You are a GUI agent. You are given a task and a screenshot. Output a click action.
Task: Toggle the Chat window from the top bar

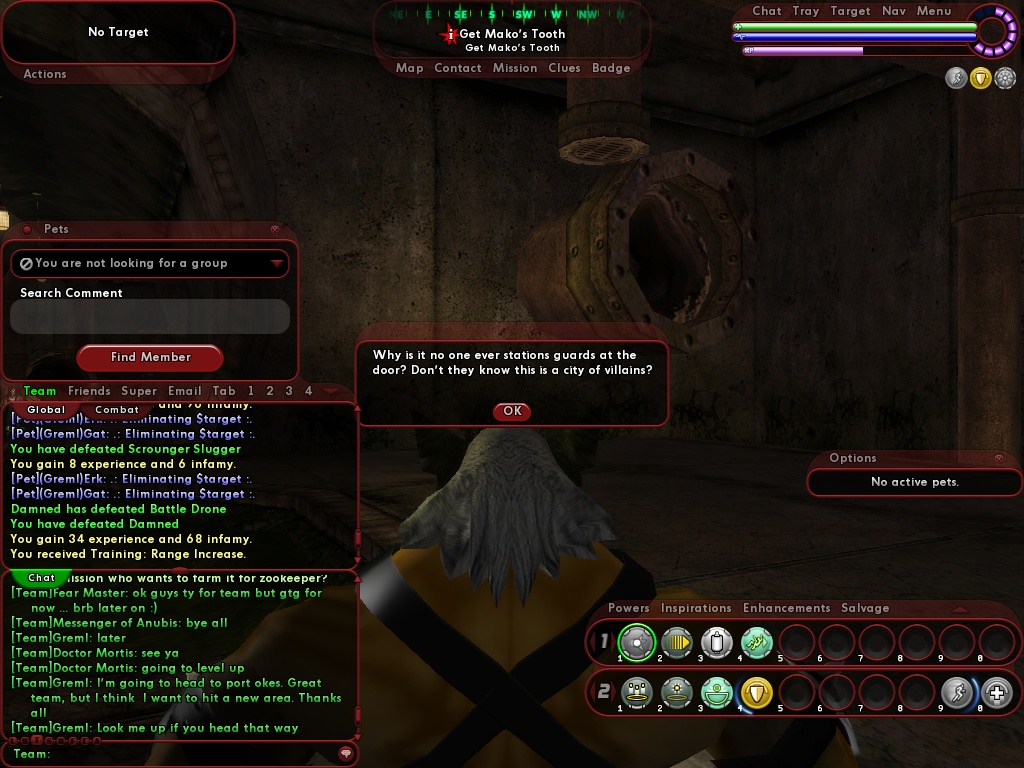click(767, 11)
